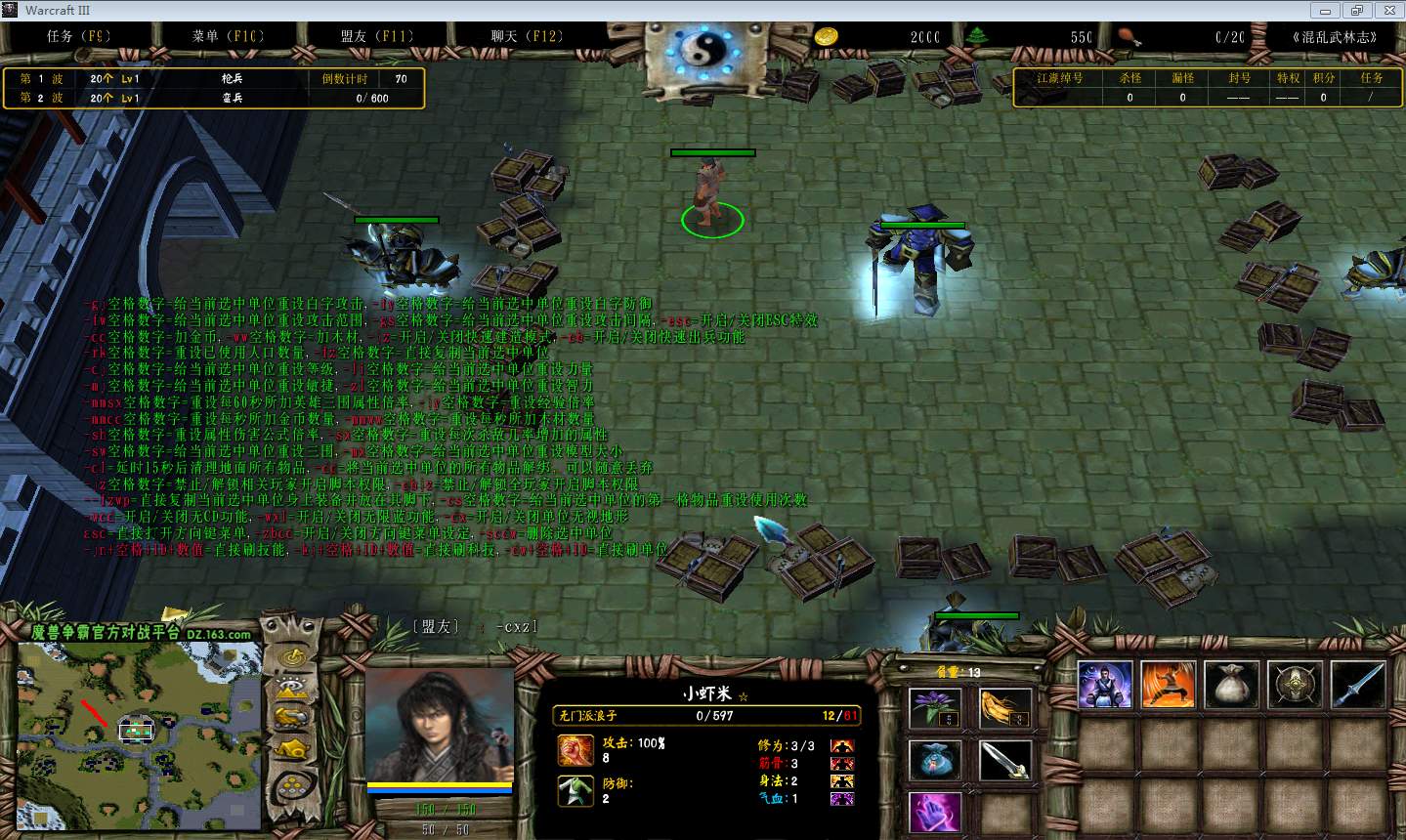
Task: Open the 盟友 (F11) allies menu
Action: 377,36
